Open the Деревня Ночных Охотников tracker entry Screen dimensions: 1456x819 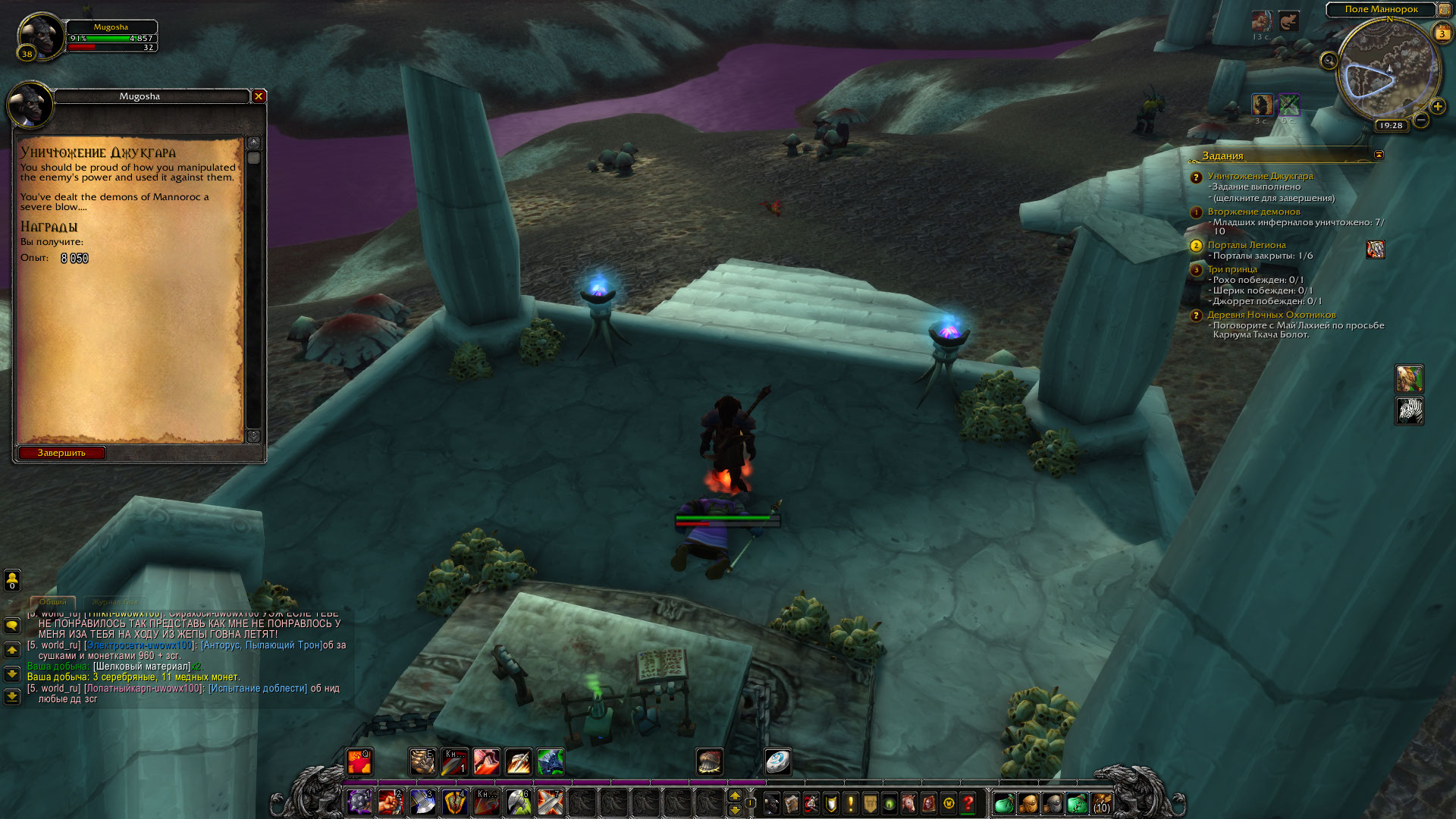[1271, 315]
